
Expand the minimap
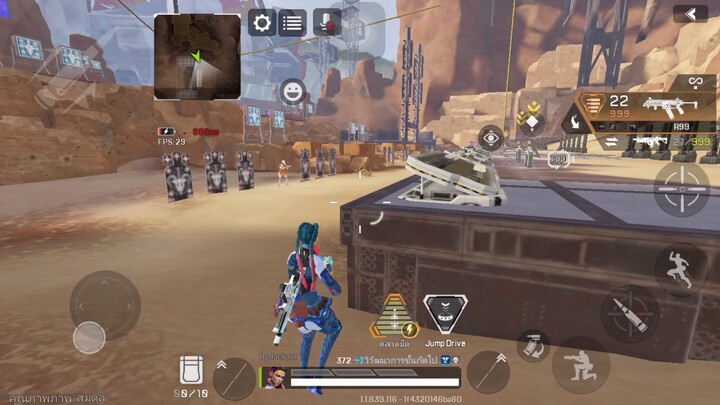coord(197,56)
